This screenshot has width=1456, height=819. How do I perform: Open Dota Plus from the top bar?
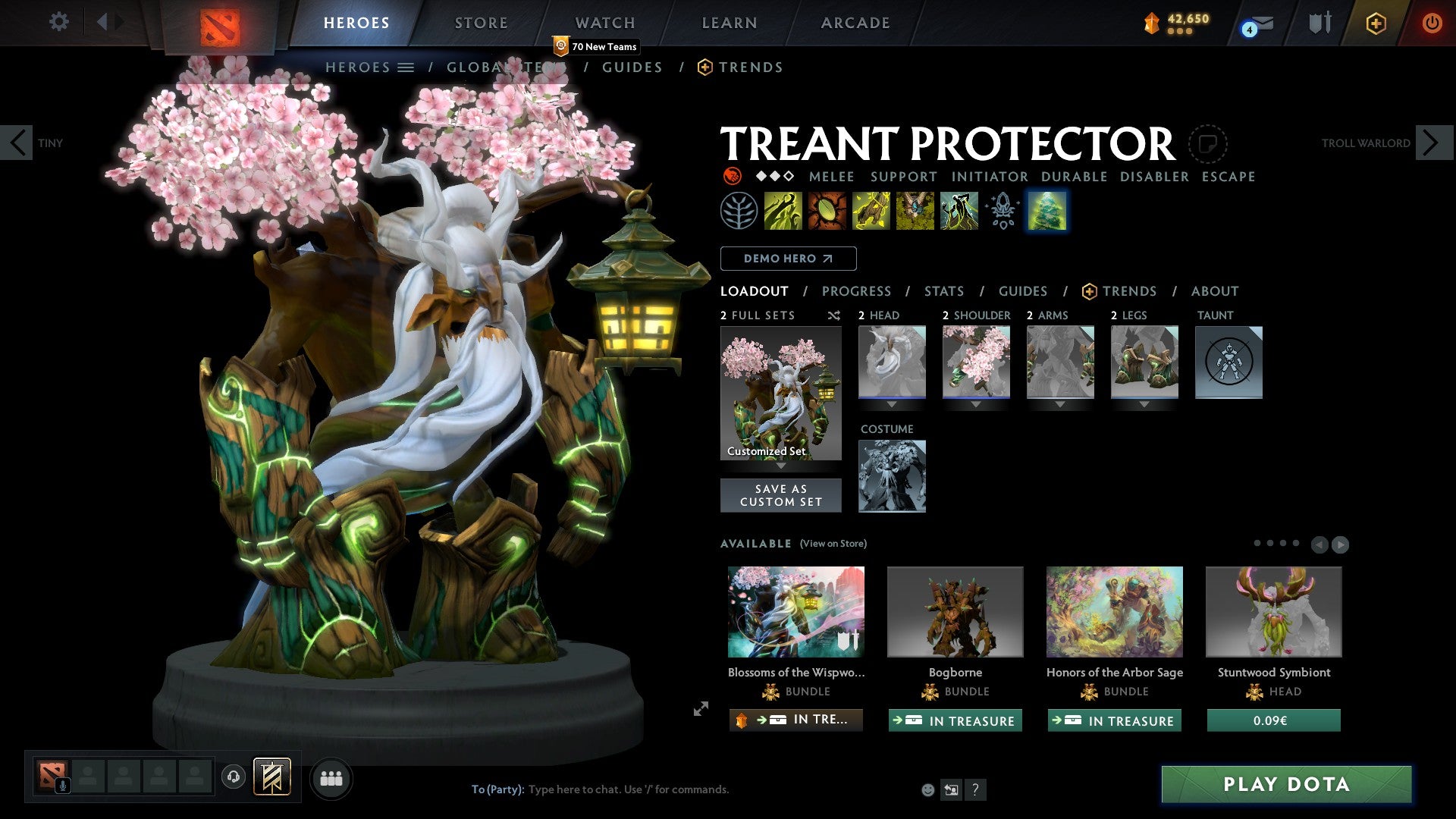1375,23
